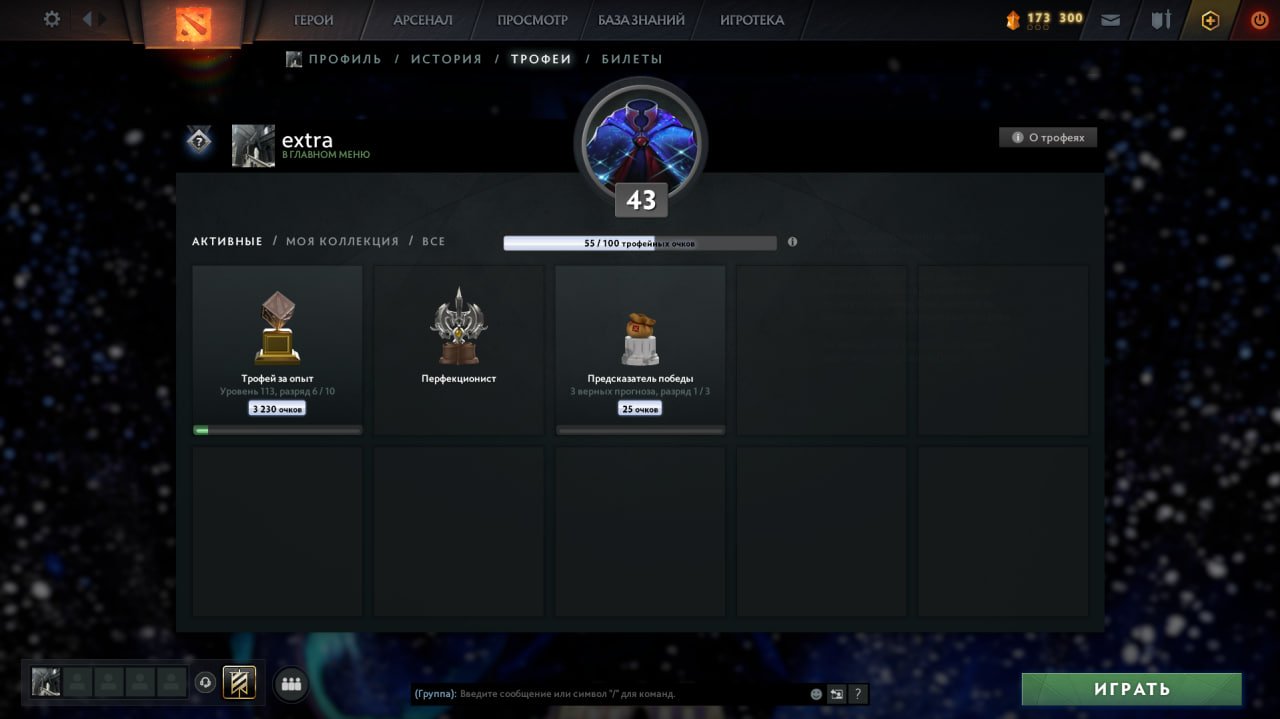Open the mail envelope icon

(1110, 20)
